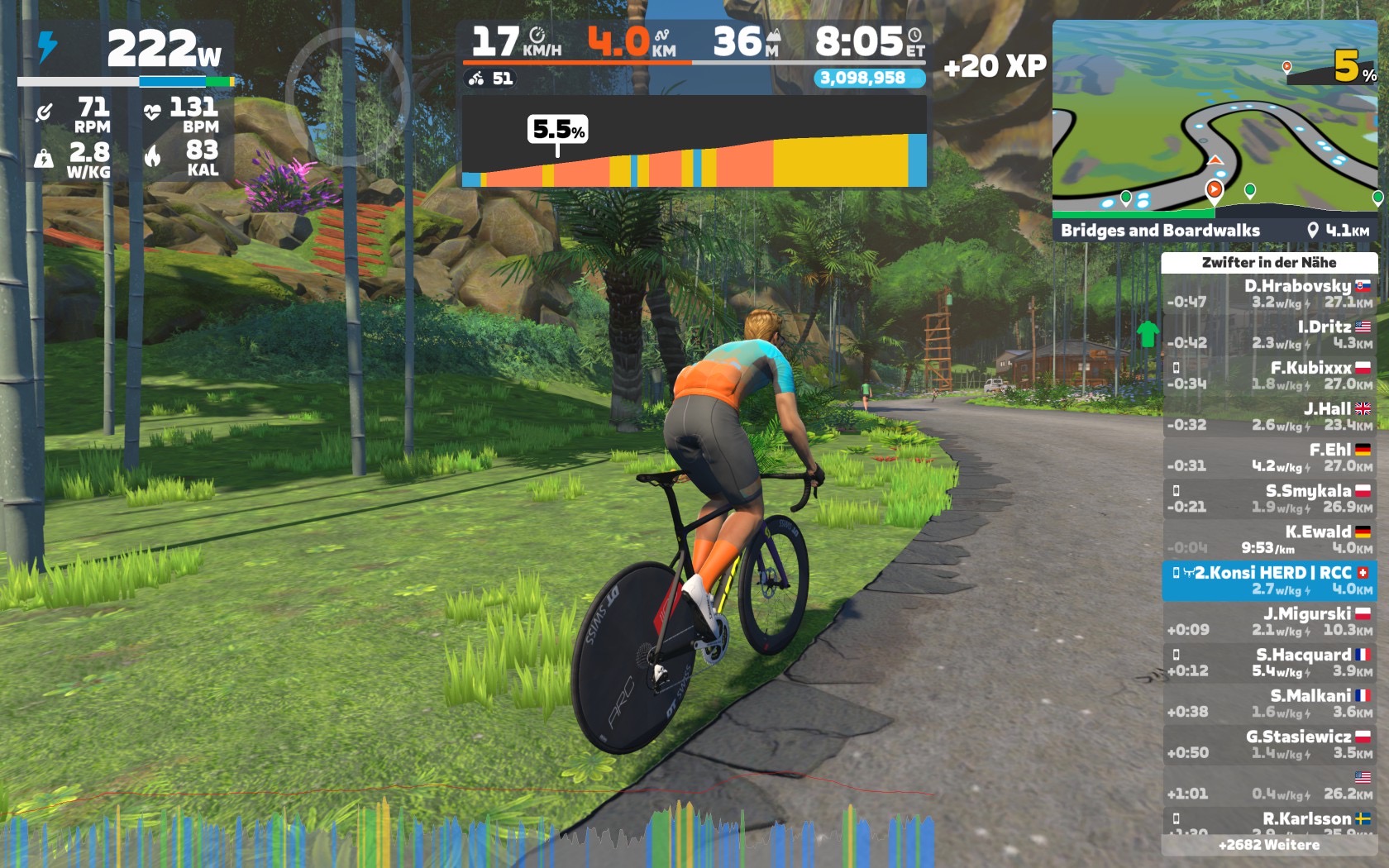Choose S.Hacquard from the rider list
Image resolution: width=1389 pixels, height=868 pixels.
1269,662
